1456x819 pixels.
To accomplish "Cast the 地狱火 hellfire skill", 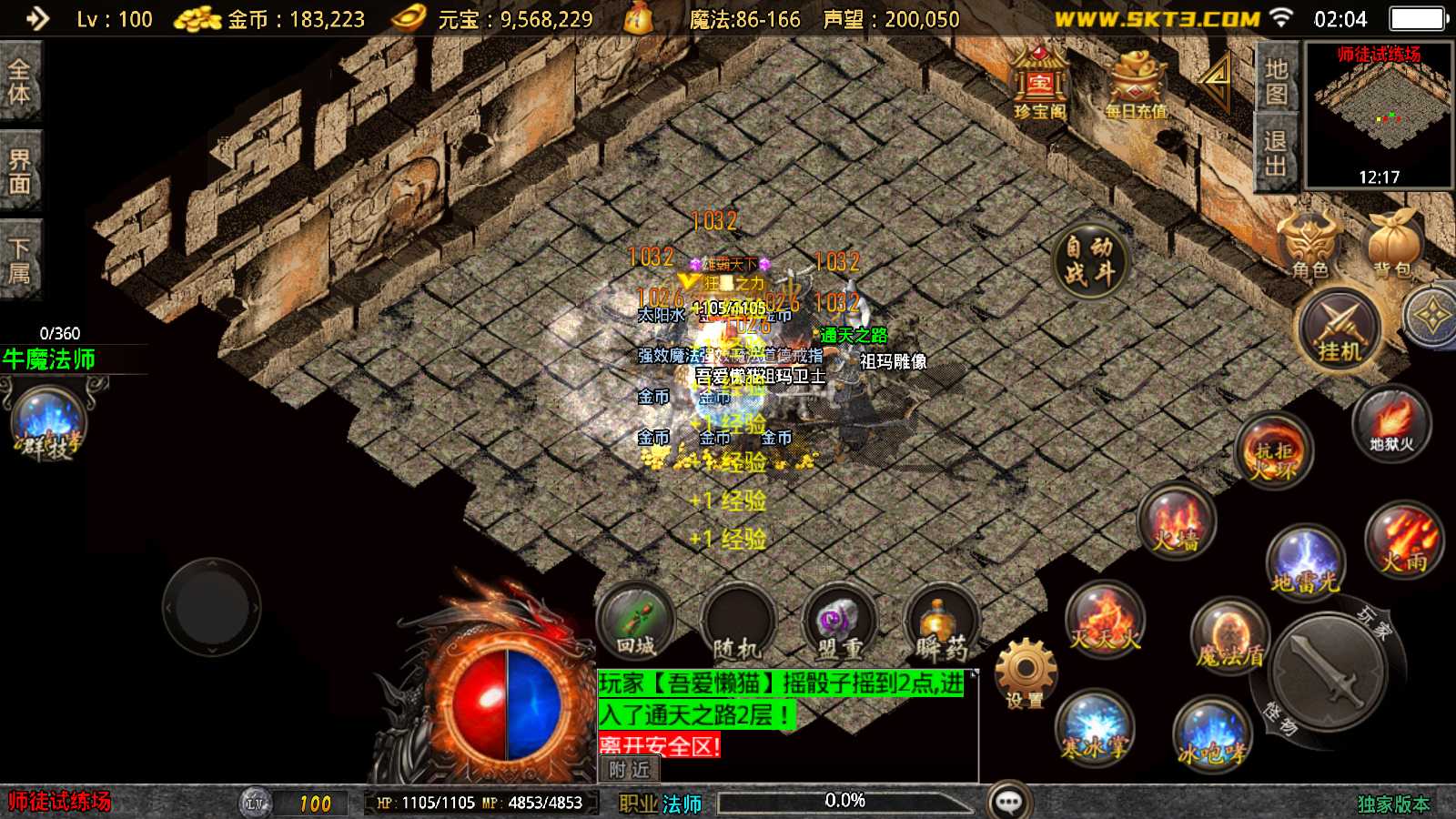I will pyautogui.click(x=1391, y=424).
